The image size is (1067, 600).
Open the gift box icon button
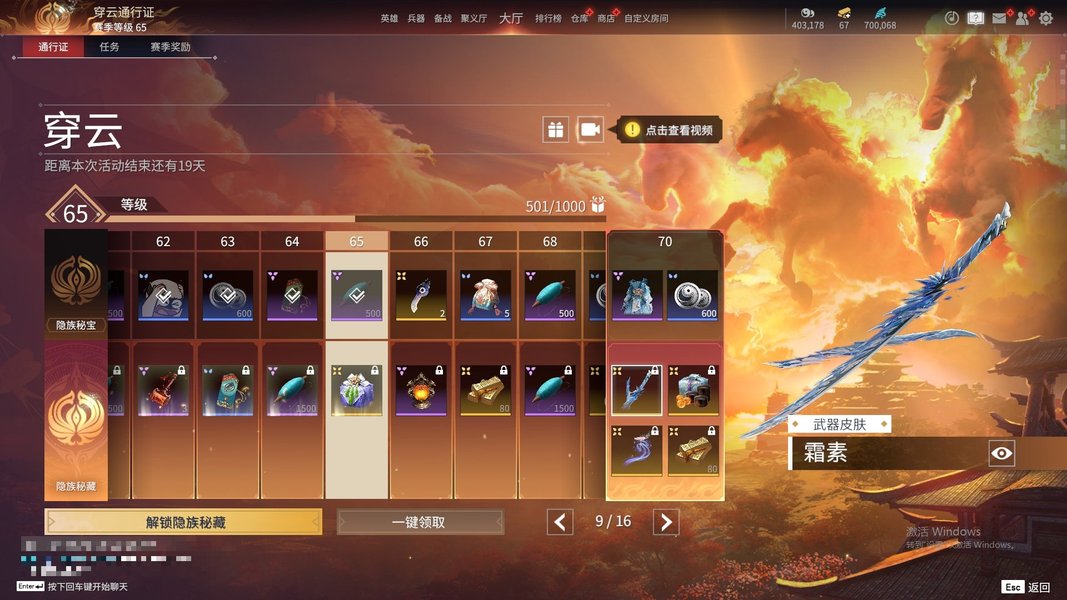click(x=555, y=129)
